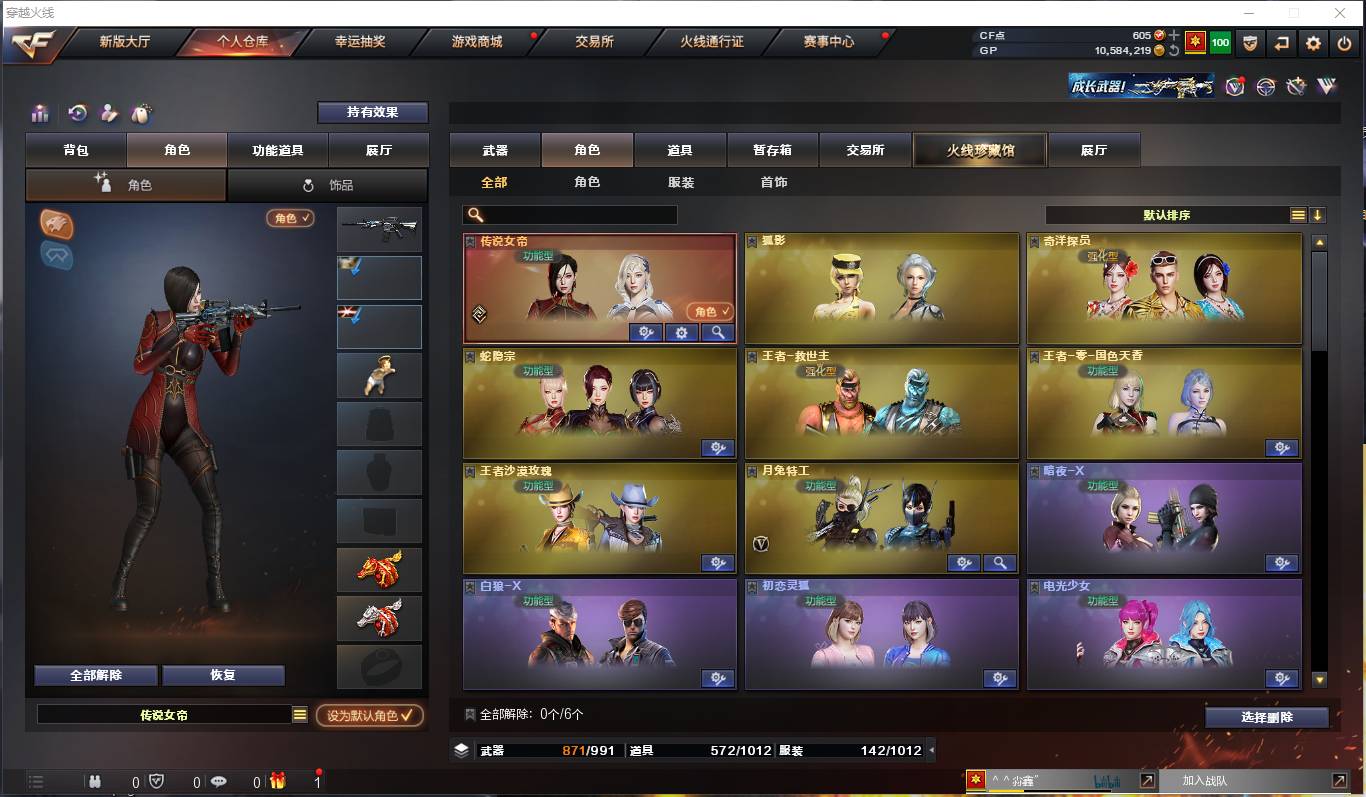Viewport: 1366px width, 797px height.
Task: Open the game settings gear icon top right
Action: [x=1313, y=43]
